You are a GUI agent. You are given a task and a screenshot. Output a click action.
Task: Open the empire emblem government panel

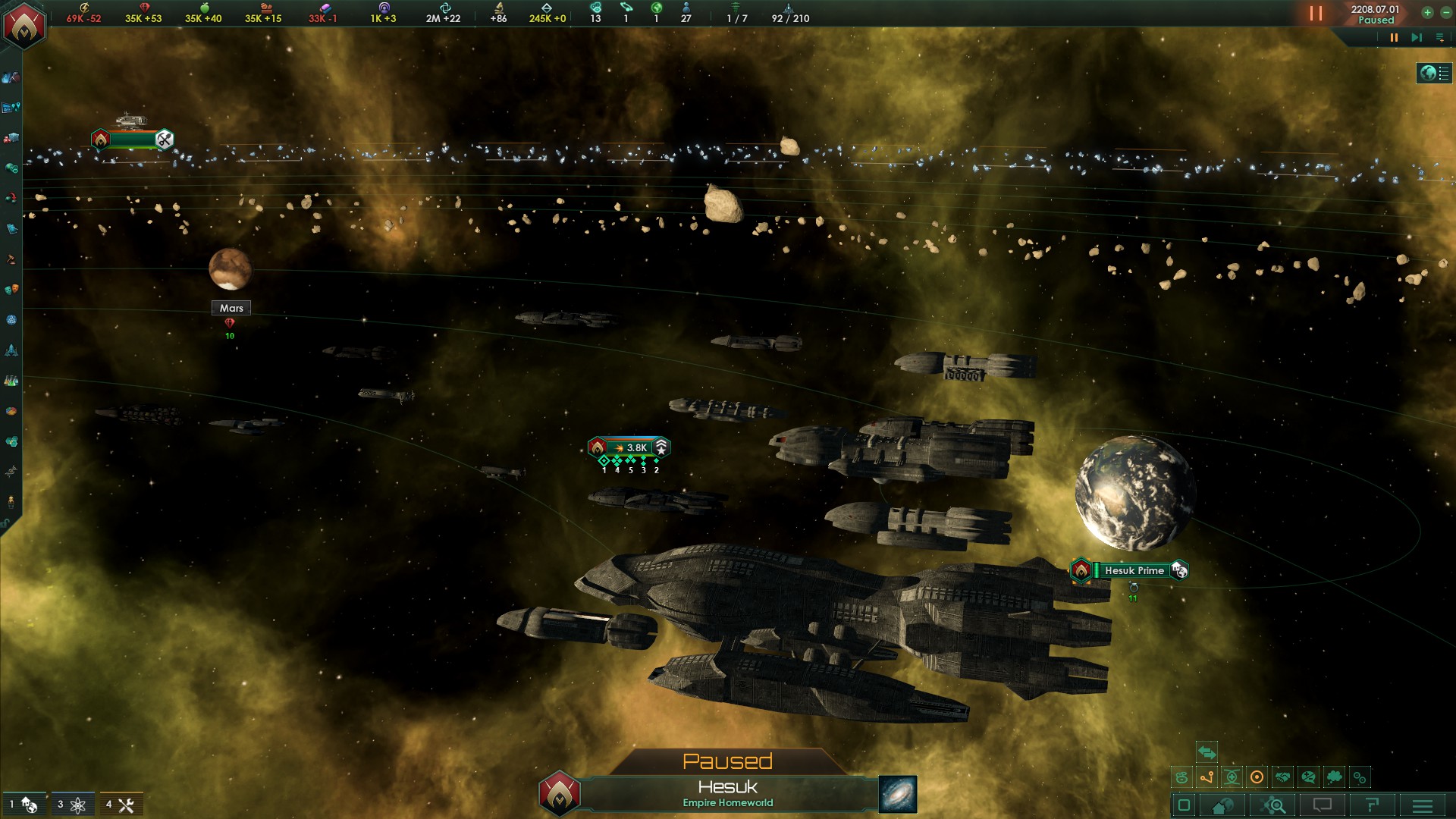[24, 24]
